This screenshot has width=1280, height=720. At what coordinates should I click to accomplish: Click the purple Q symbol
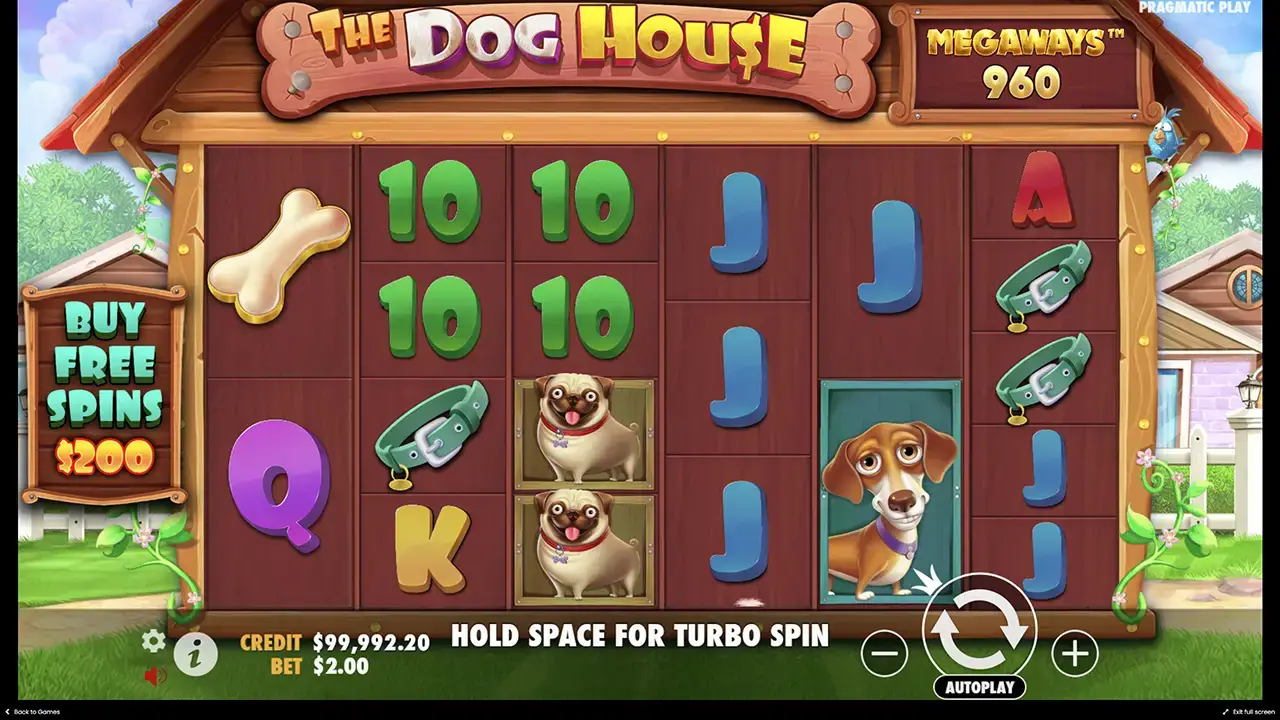point(276,490)
